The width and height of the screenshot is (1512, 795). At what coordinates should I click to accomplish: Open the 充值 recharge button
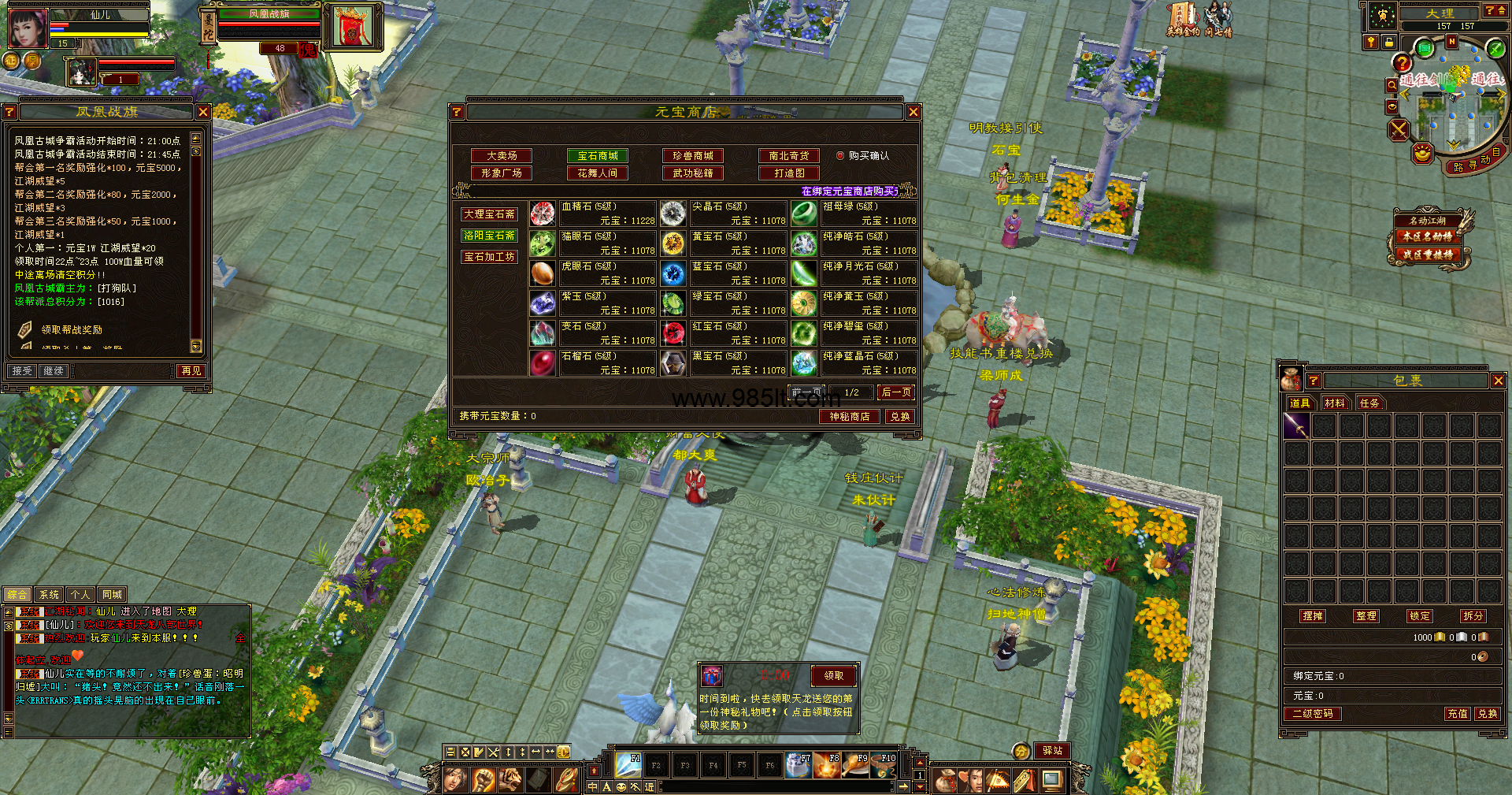pyautogui.click(x=1457, y=714)
